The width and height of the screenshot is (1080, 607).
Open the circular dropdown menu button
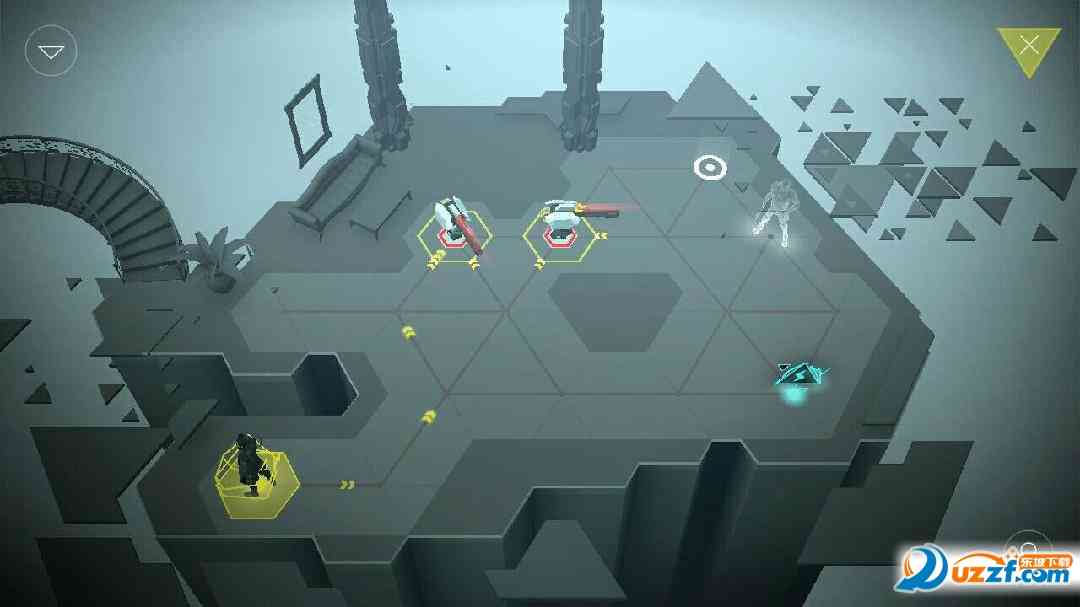coord(51,50)
